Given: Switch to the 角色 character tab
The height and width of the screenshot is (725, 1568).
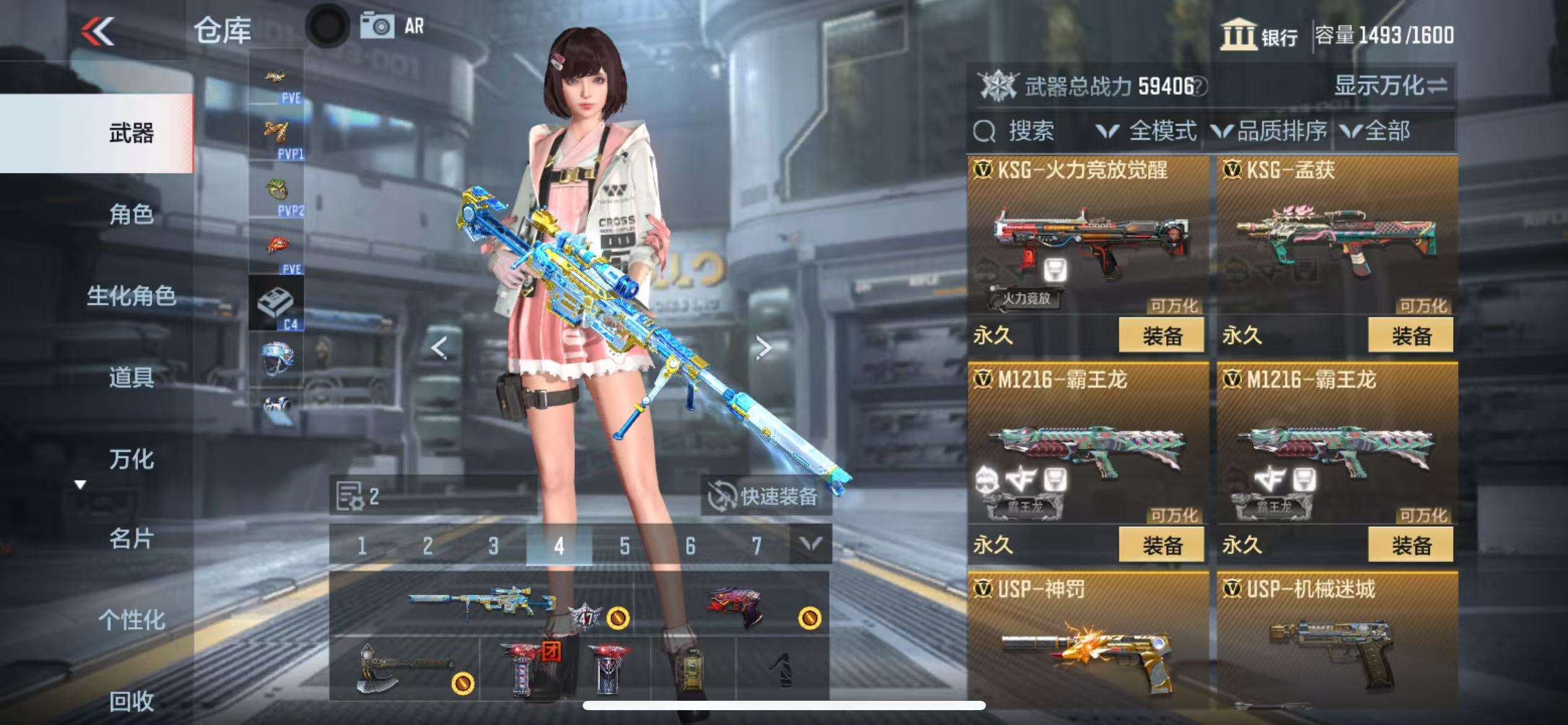Looking at the screenshot, I should coord(131,214).
